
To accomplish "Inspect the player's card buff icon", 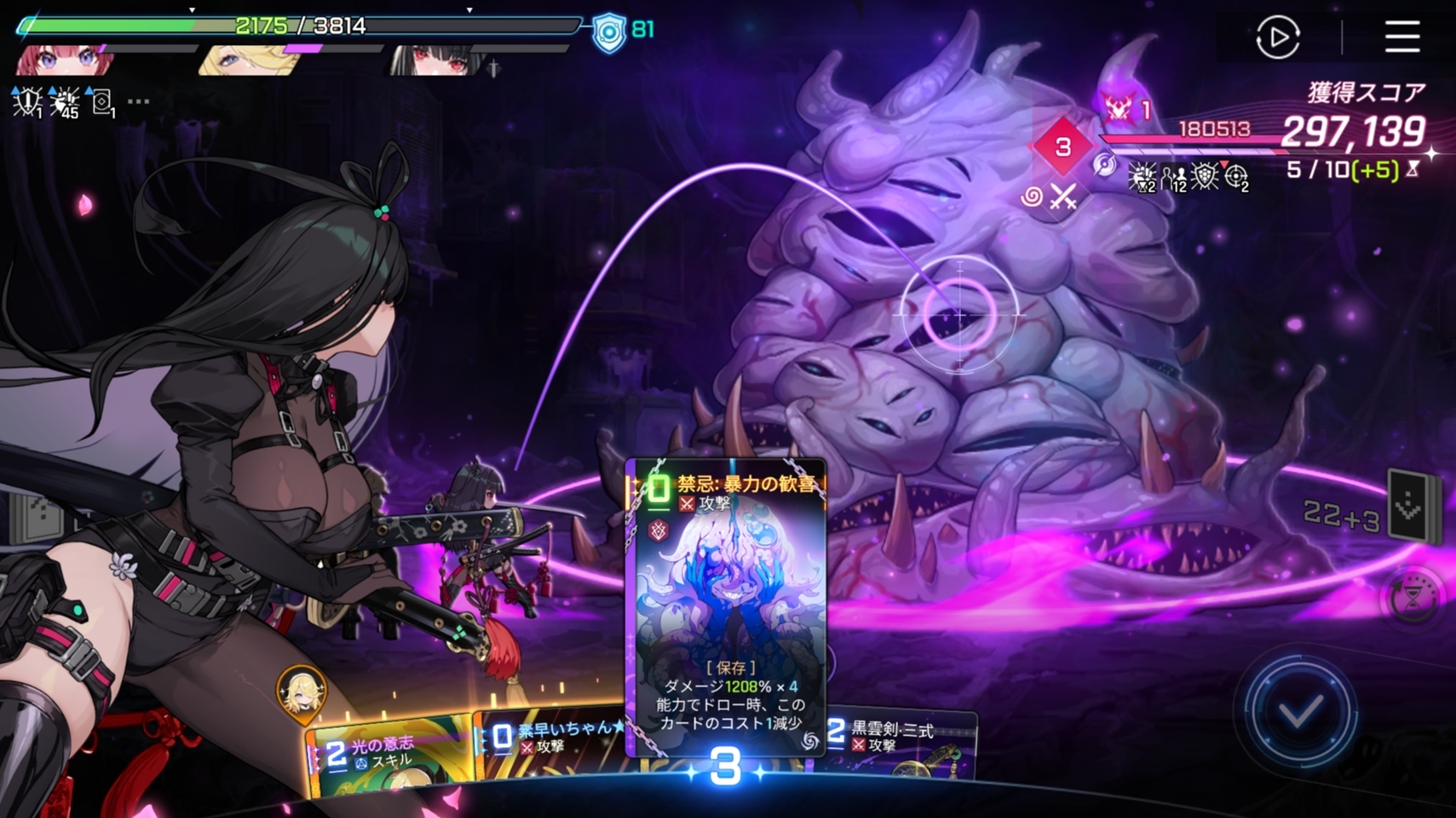I will point(103,103).
